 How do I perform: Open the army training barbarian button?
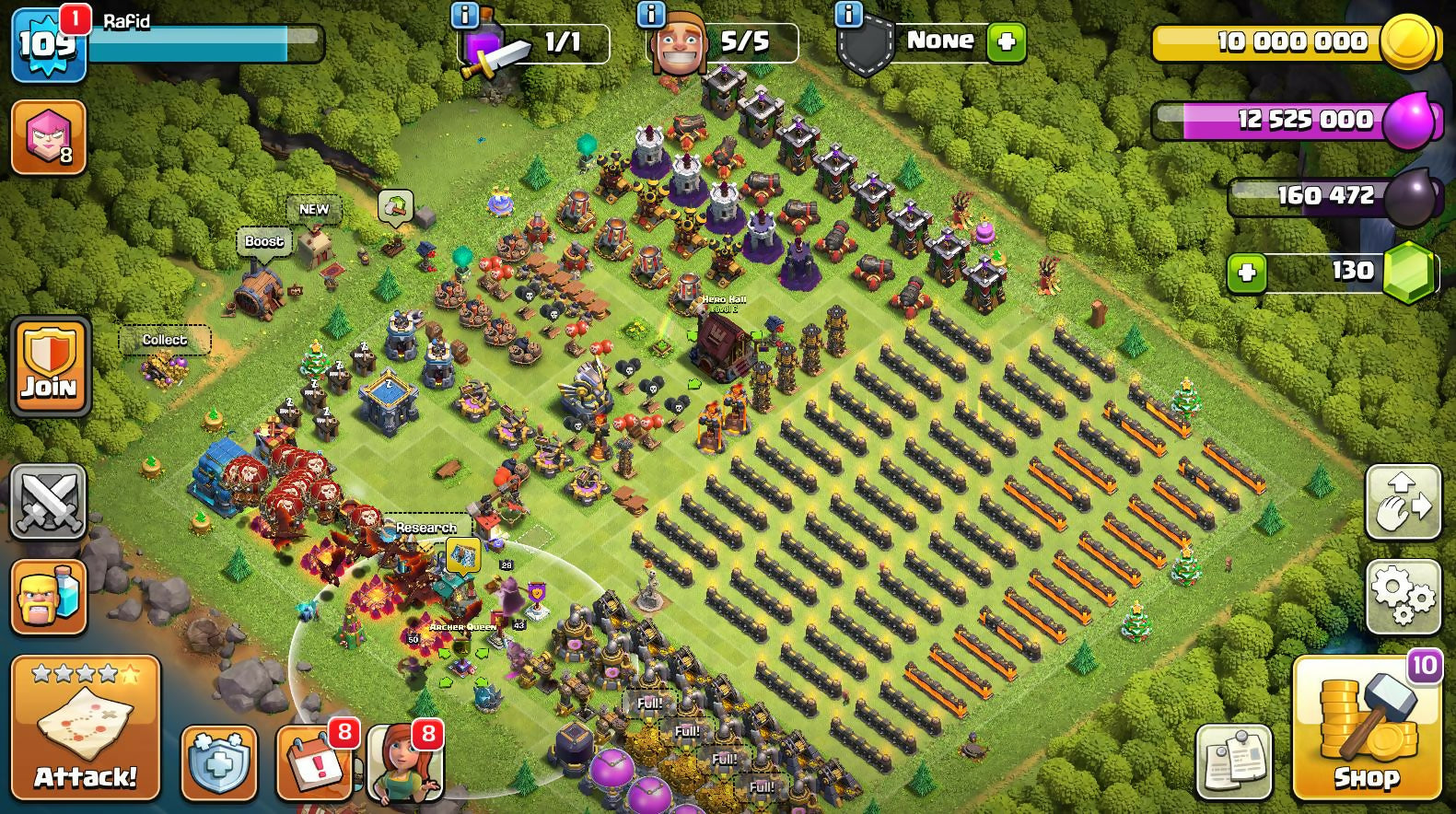pos(49,596)
